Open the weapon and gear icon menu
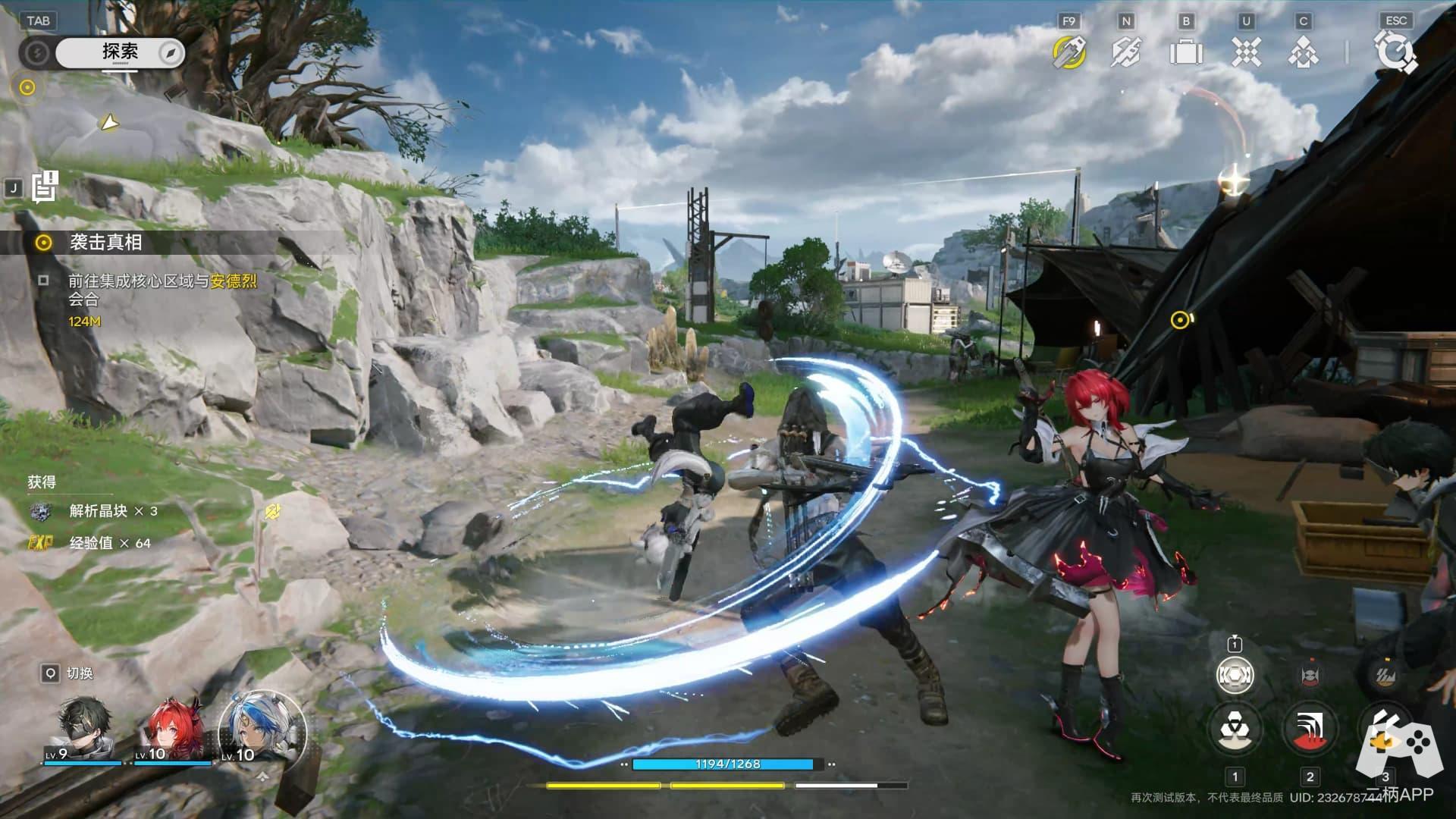Viewport: 1456px width, 819px height. 1126,52
